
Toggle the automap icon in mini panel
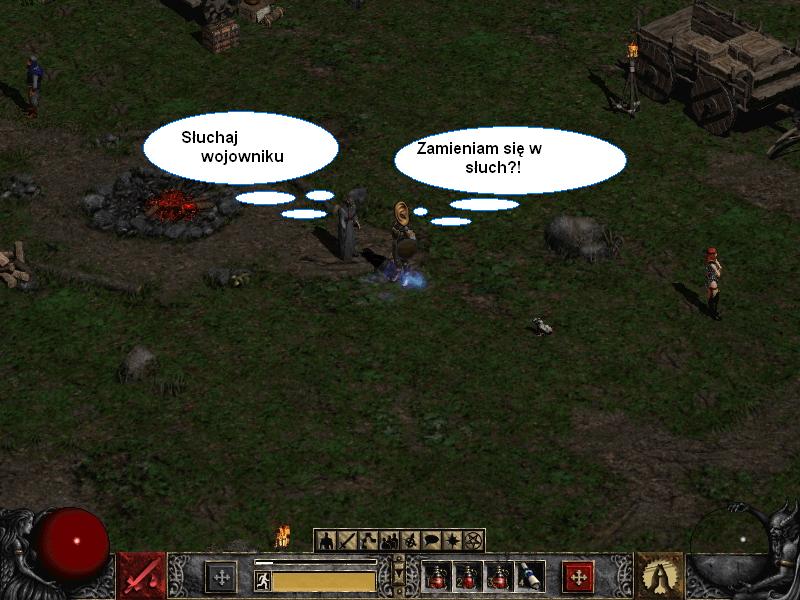(x=410, y=541)
